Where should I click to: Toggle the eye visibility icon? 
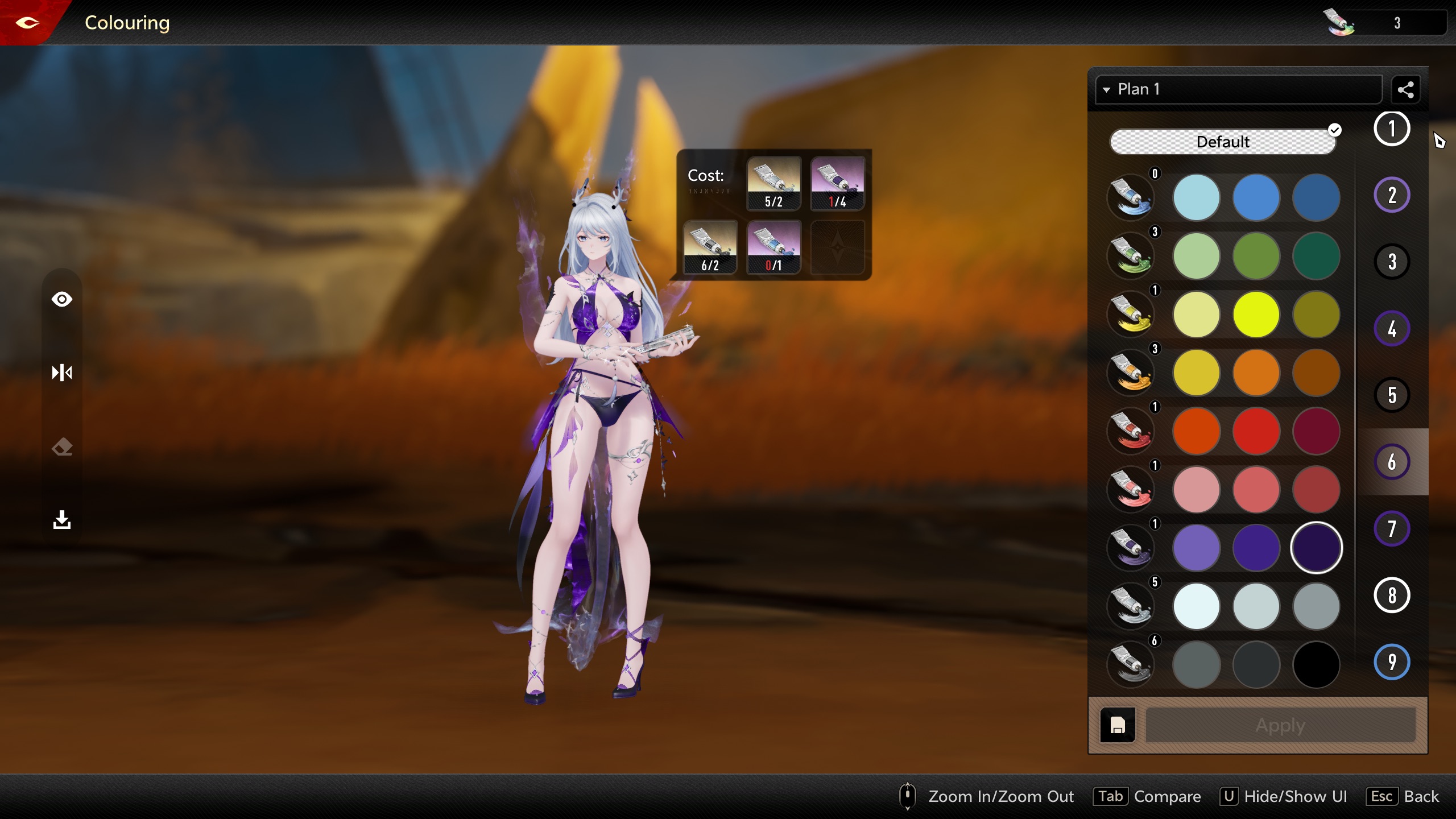click(x=62, y=299)
